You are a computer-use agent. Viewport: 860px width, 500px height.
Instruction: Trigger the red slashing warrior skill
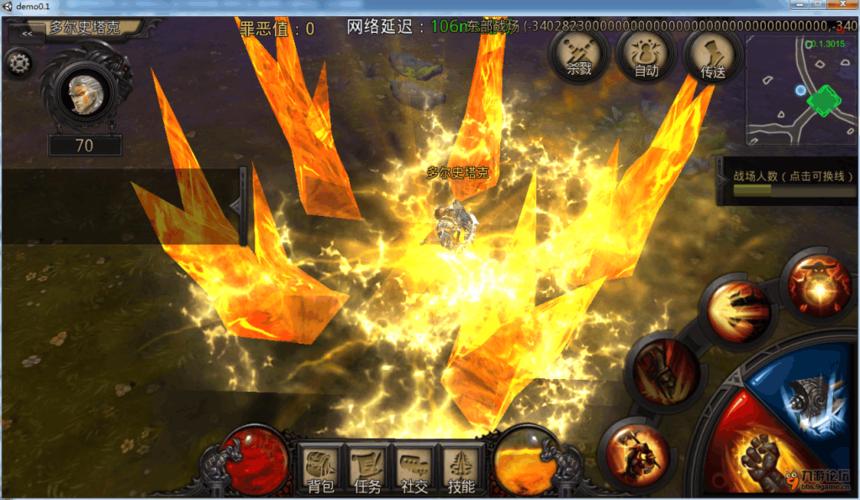coord(665,368)
